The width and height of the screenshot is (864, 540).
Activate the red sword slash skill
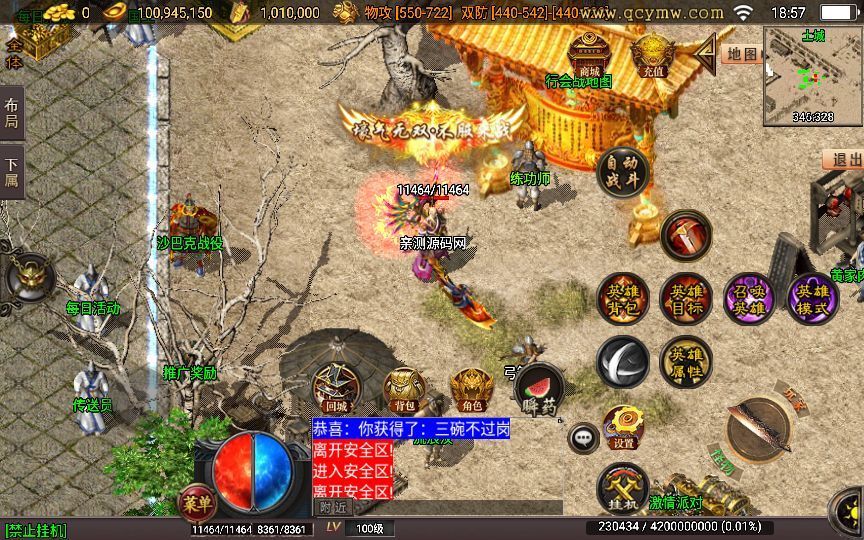tap(686, 235)
